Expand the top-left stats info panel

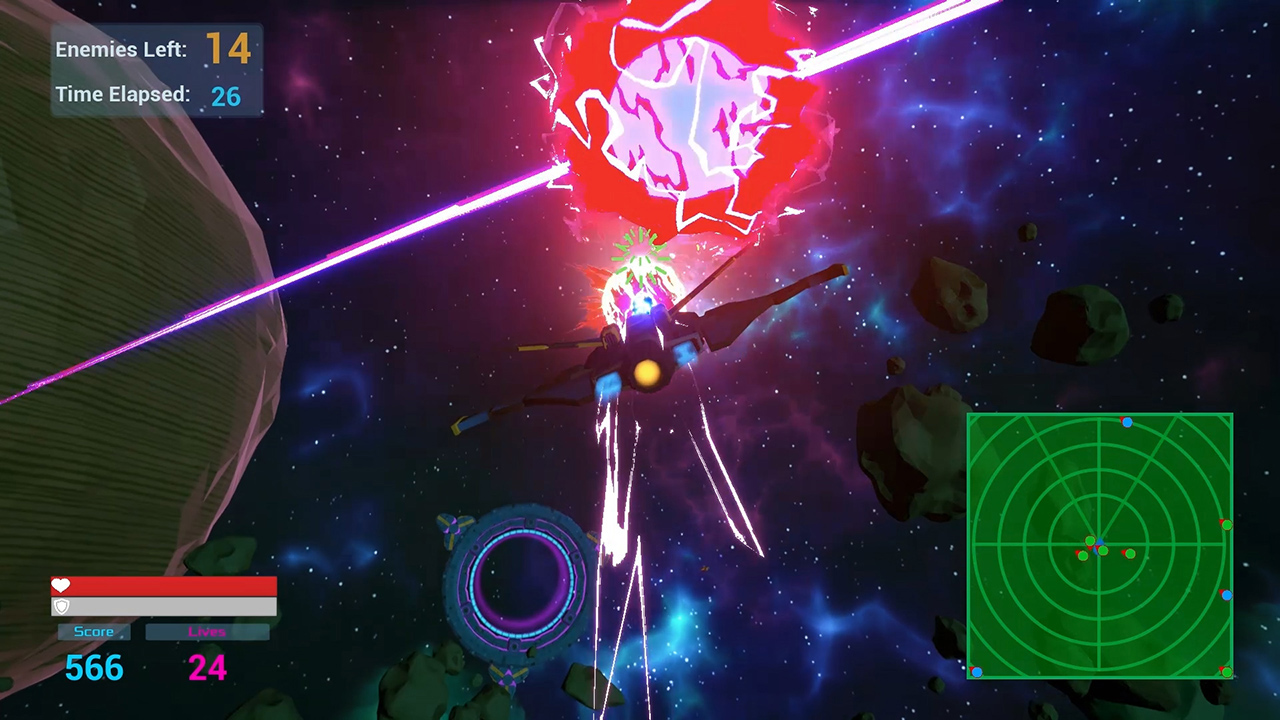click(155, 70)
